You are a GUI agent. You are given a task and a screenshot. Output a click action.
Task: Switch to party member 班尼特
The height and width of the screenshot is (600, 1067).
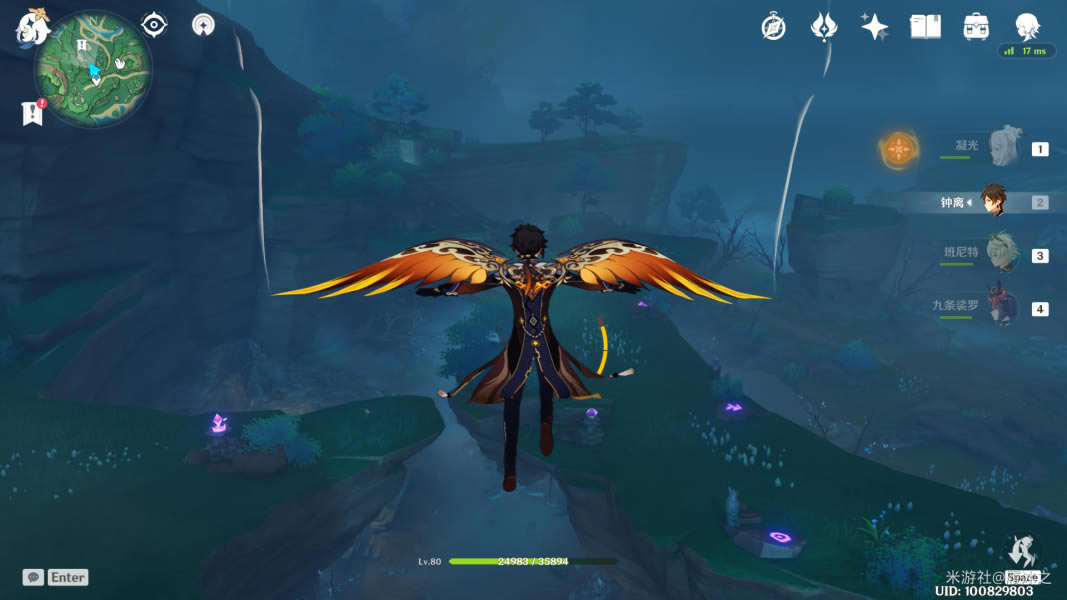click(x=1001, y=255)
